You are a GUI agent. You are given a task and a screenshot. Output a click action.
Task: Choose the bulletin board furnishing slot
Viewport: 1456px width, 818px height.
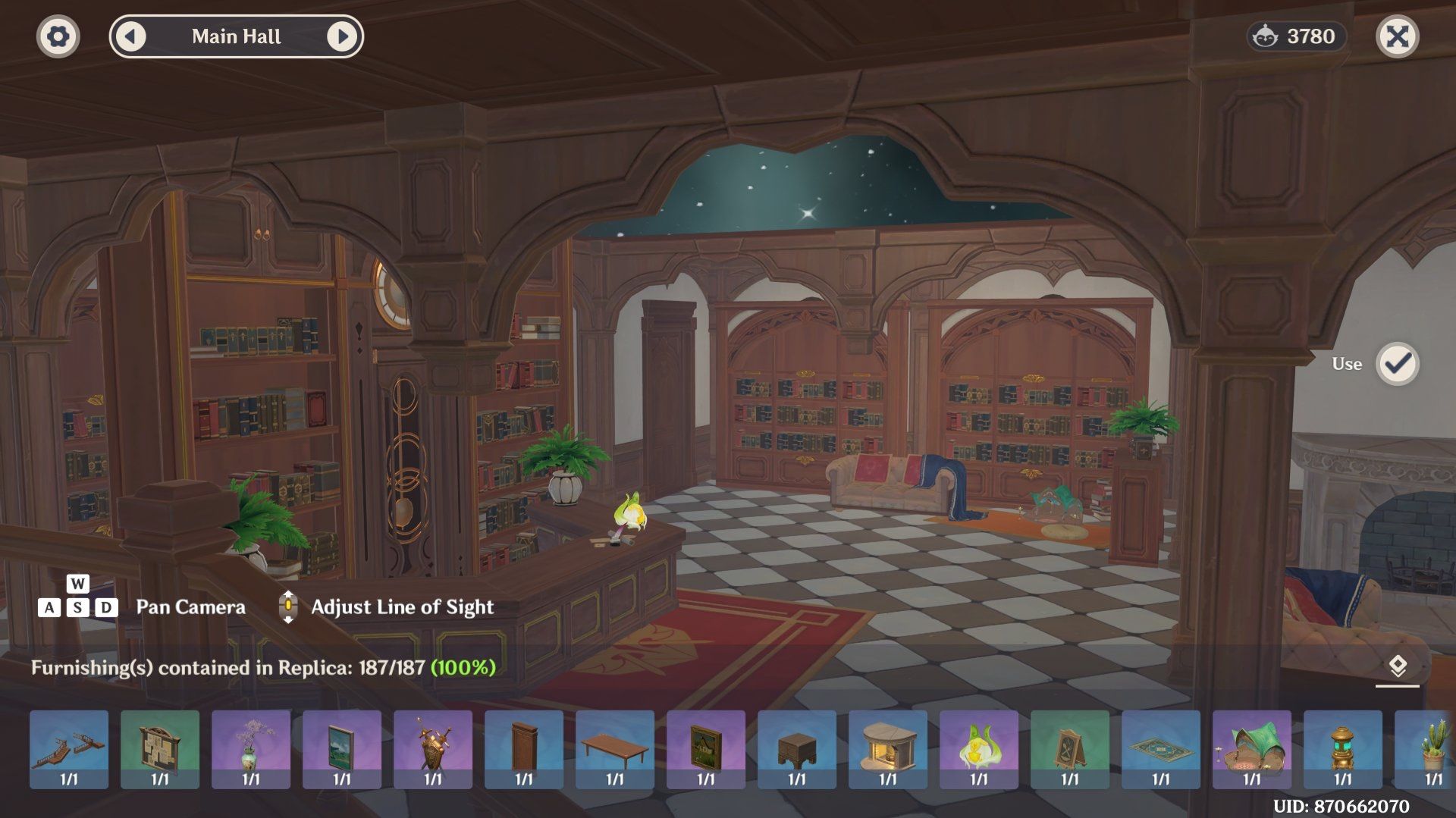pos(160,749)
